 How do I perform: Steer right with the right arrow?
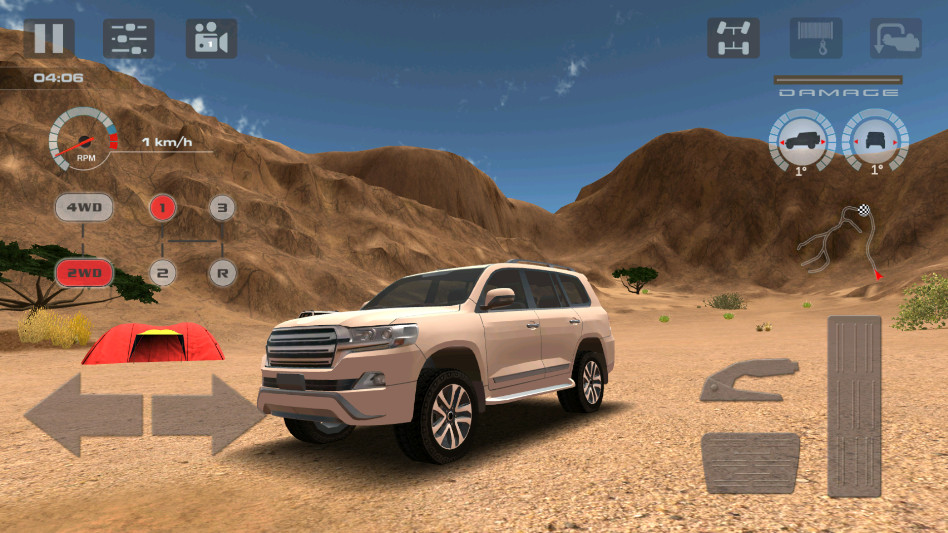coord(208,413)
